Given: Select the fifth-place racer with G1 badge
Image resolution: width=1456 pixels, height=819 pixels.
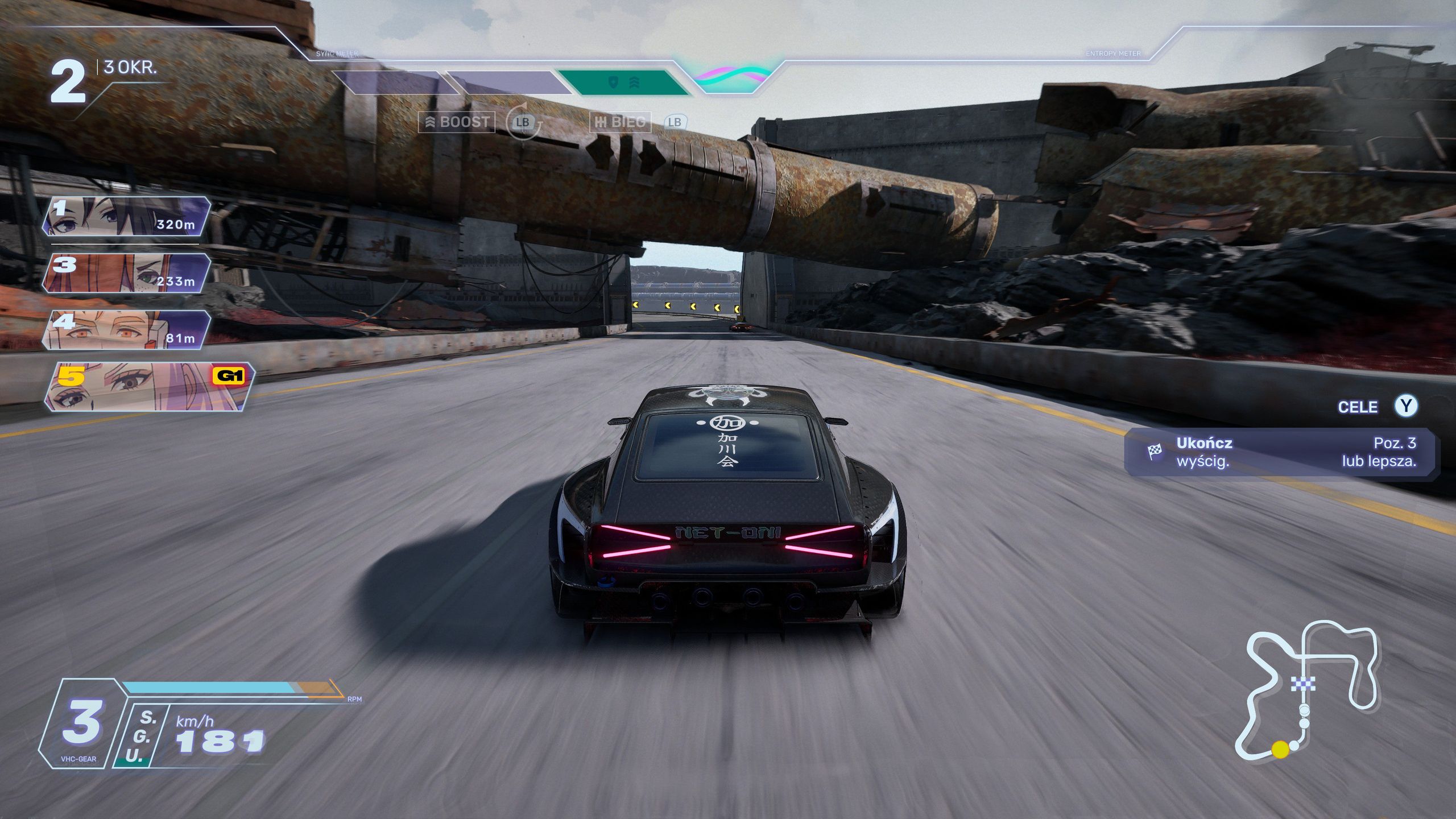Looking at the screenshot, I should click(148, 387).
